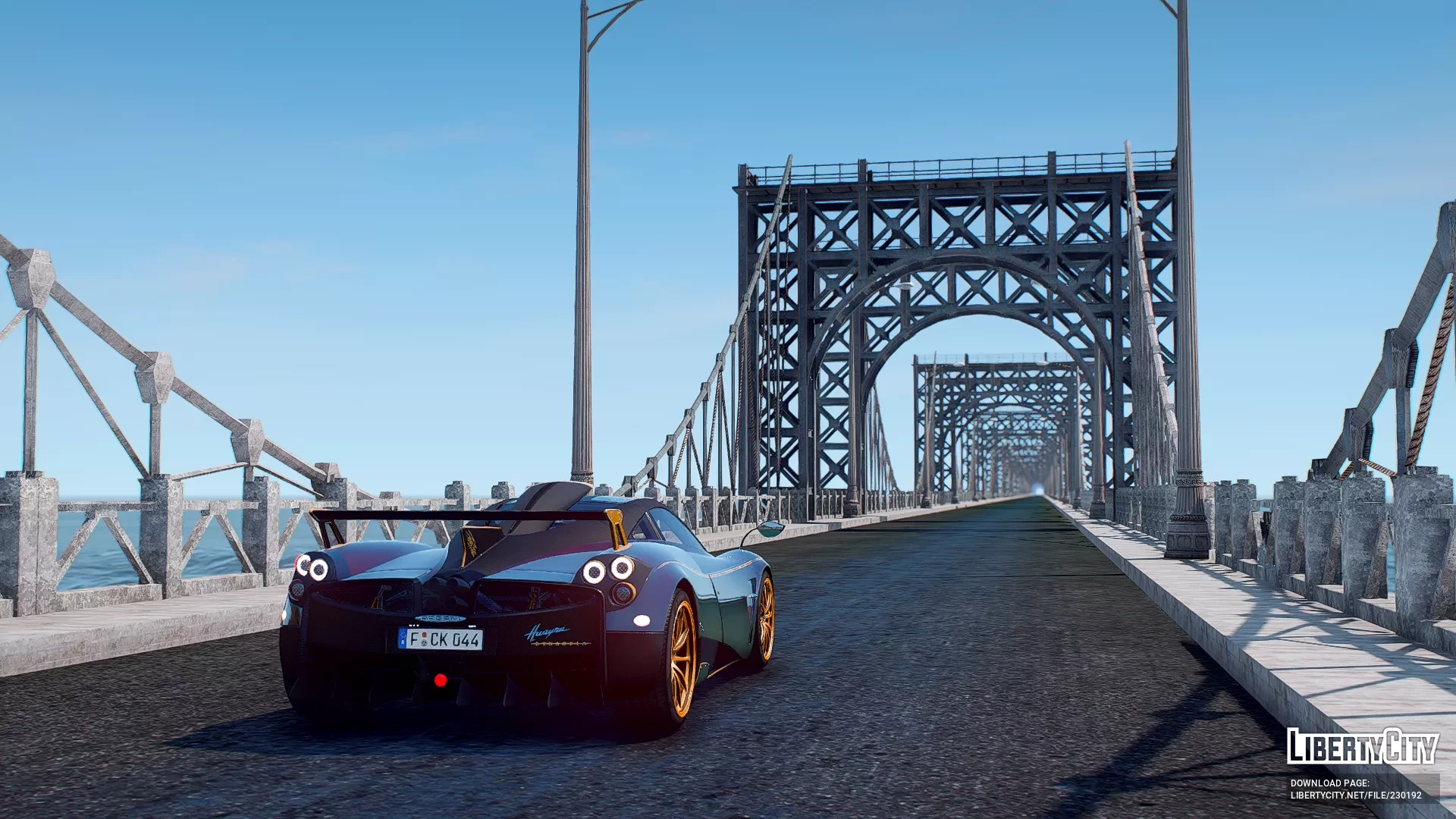Click the LibertyCity watermark logo
The image size is (1456, 819).
pyautogui.click(x=1362, y=746)
